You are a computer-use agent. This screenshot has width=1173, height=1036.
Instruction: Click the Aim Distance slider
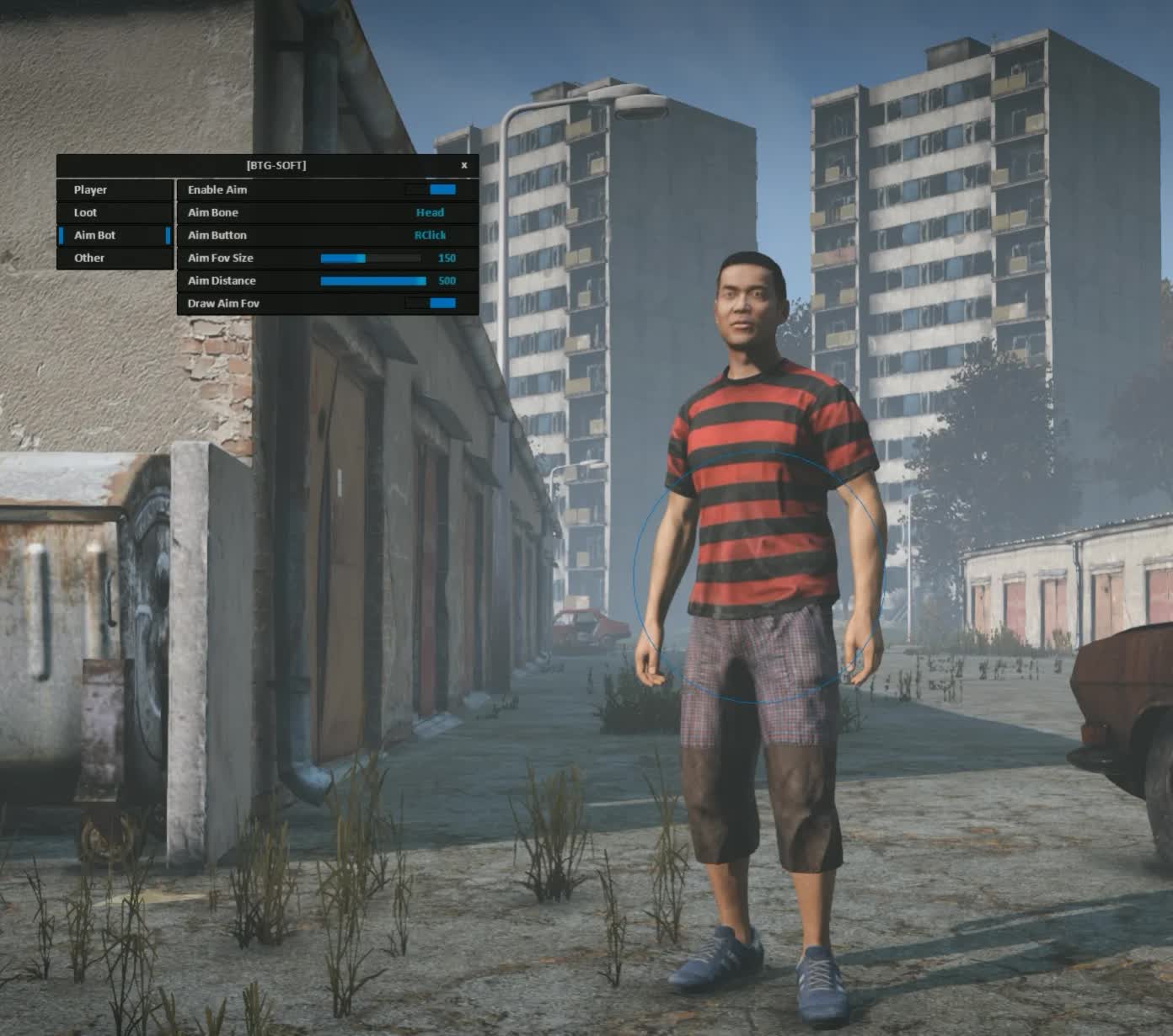click(x=373, y=281)
